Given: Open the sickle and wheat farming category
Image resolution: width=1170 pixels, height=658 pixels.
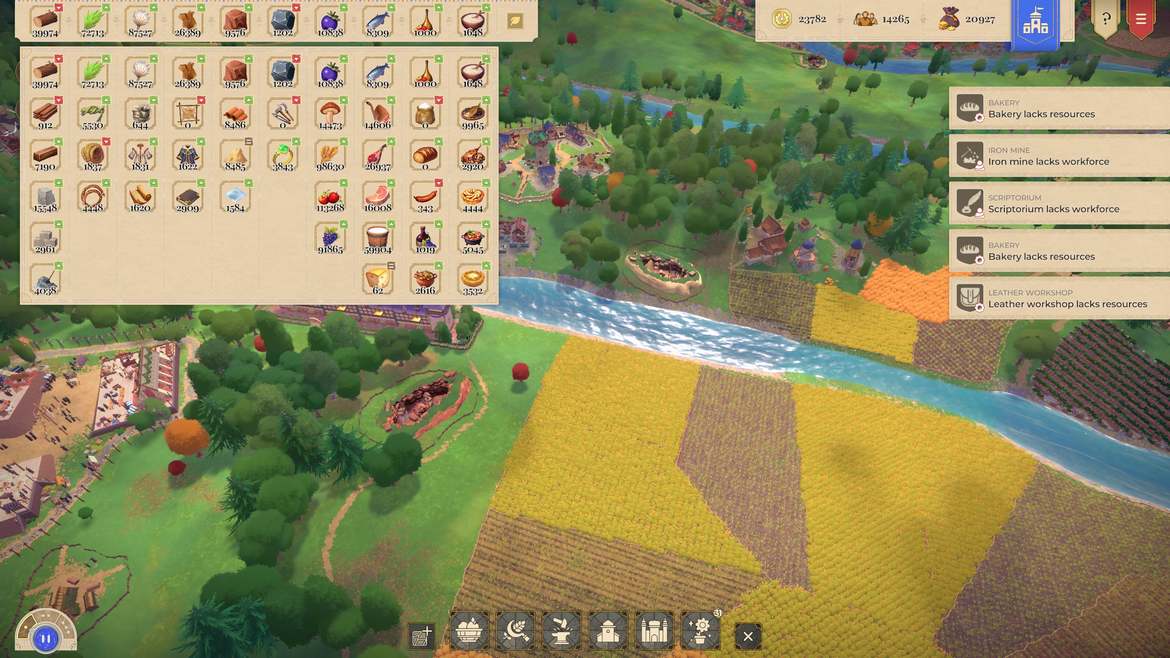Looking at the screenshot, I should click(x=515, y=632).
